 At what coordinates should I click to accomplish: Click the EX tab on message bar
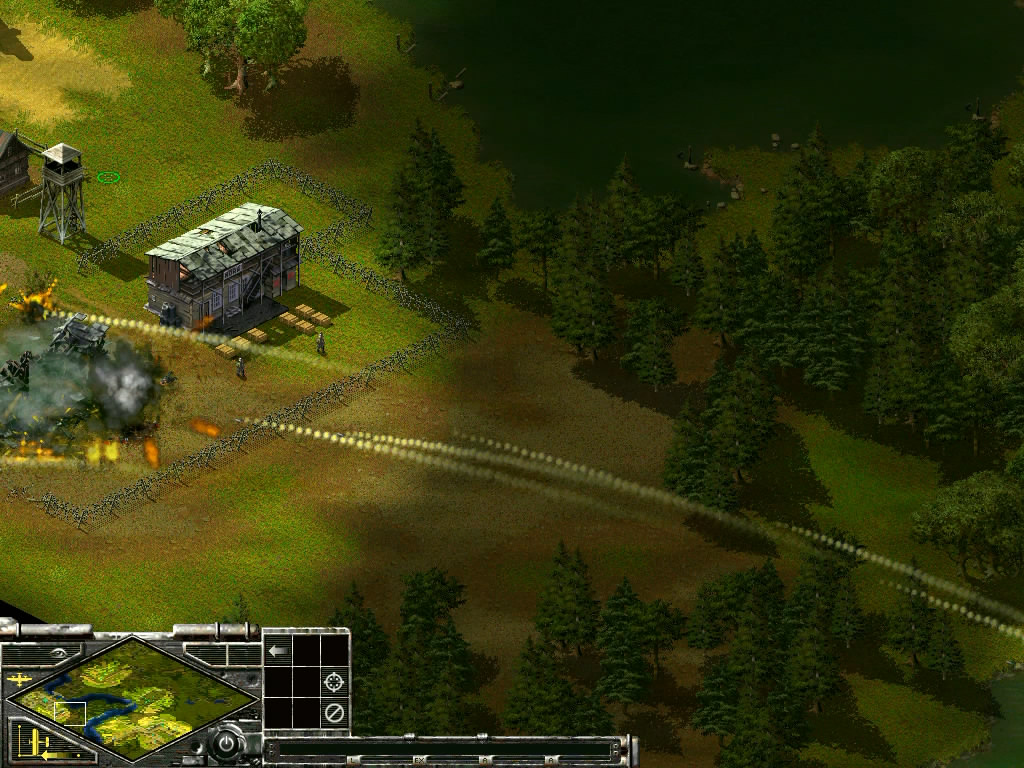click(x=420, y=761)
